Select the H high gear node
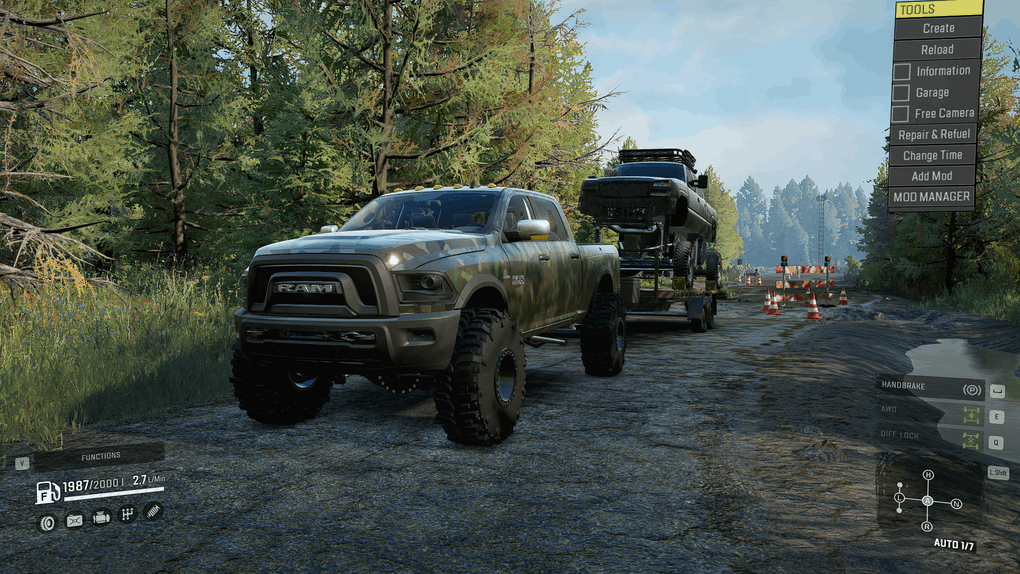The image size is (1020, 574). pyautogui.click(x=928, y=475)
